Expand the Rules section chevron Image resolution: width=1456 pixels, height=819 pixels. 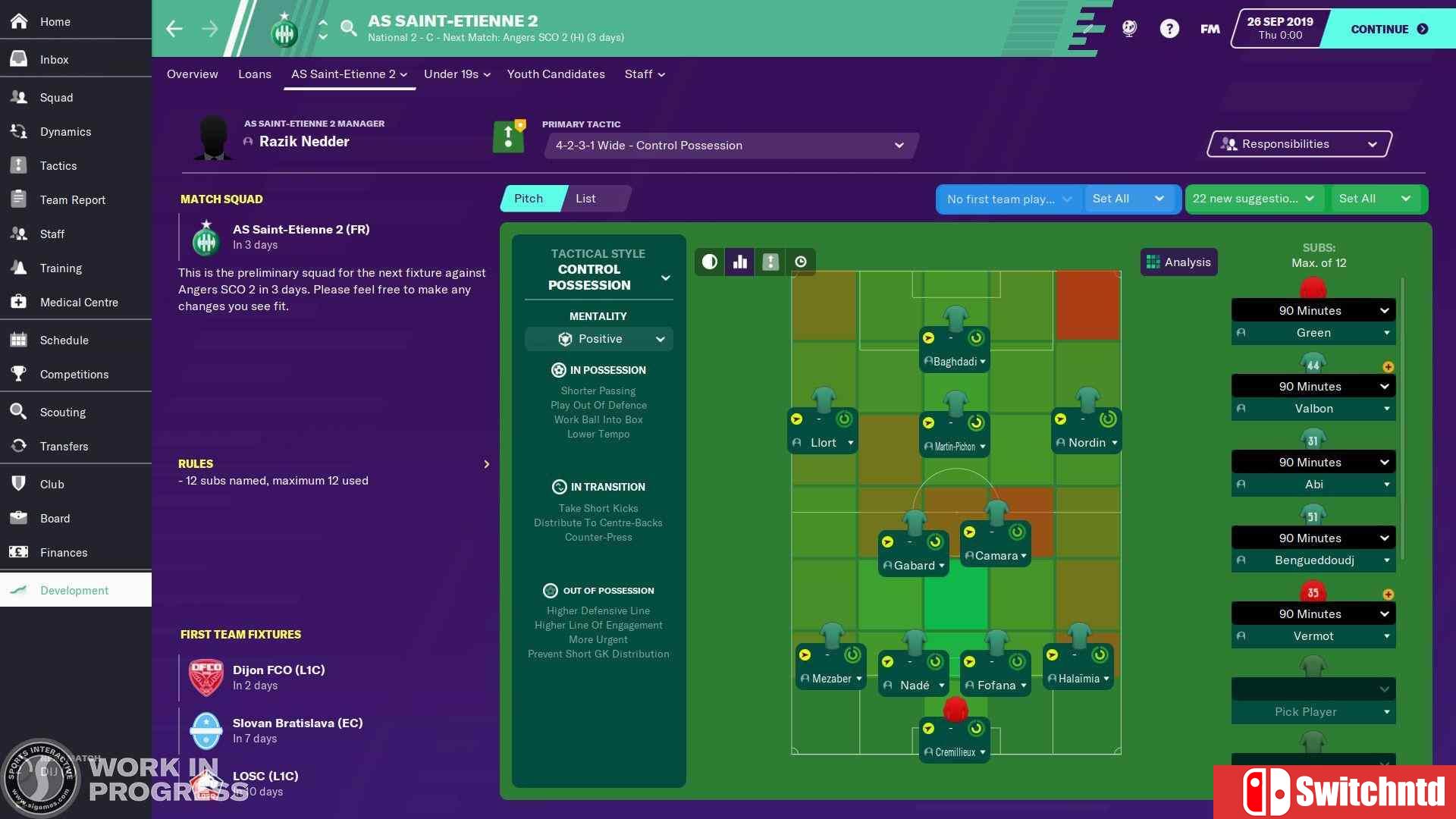tap(486, 463)
